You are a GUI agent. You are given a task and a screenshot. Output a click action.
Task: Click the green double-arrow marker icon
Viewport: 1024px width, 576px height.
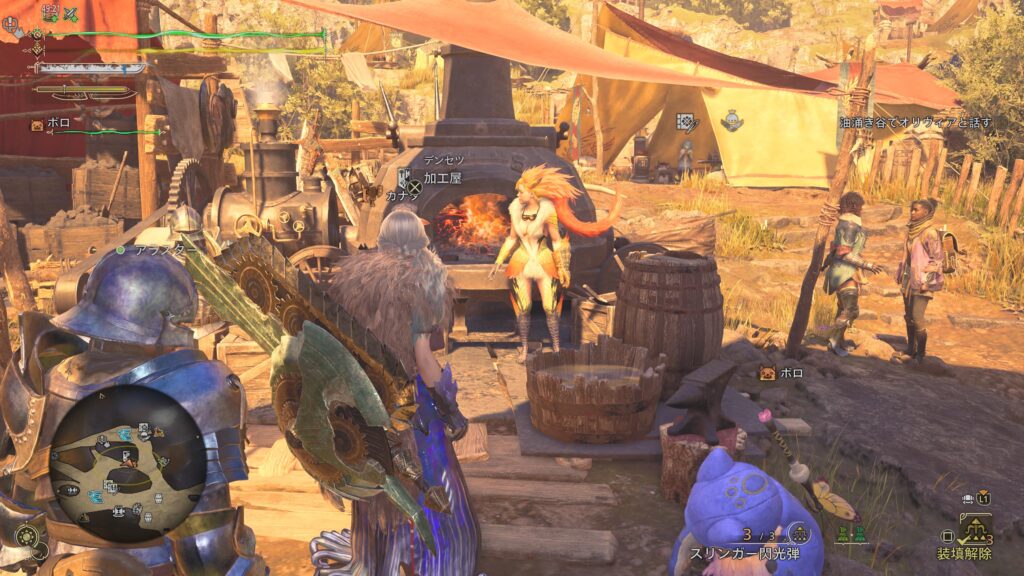pyautogui.click(x=850, y=534)
